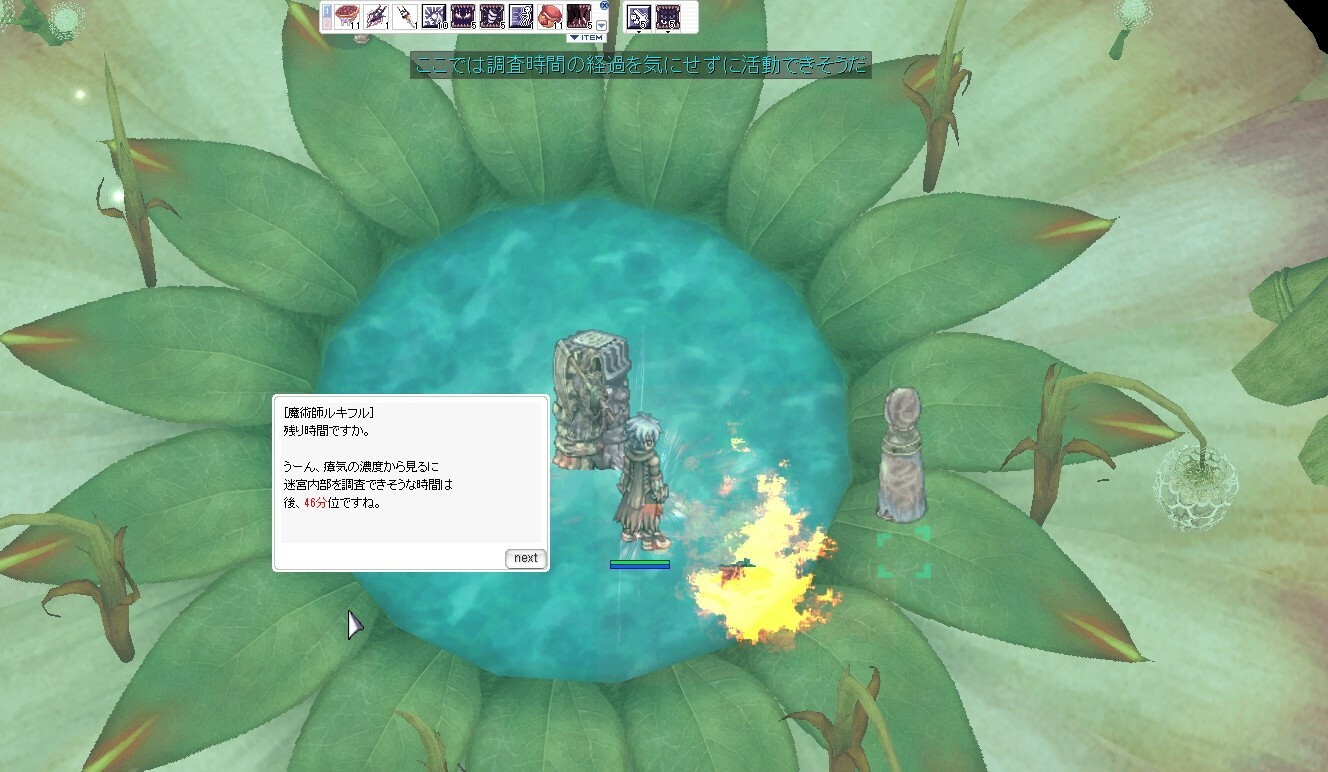Use the red meat item slot

click(x=549, y=16)
